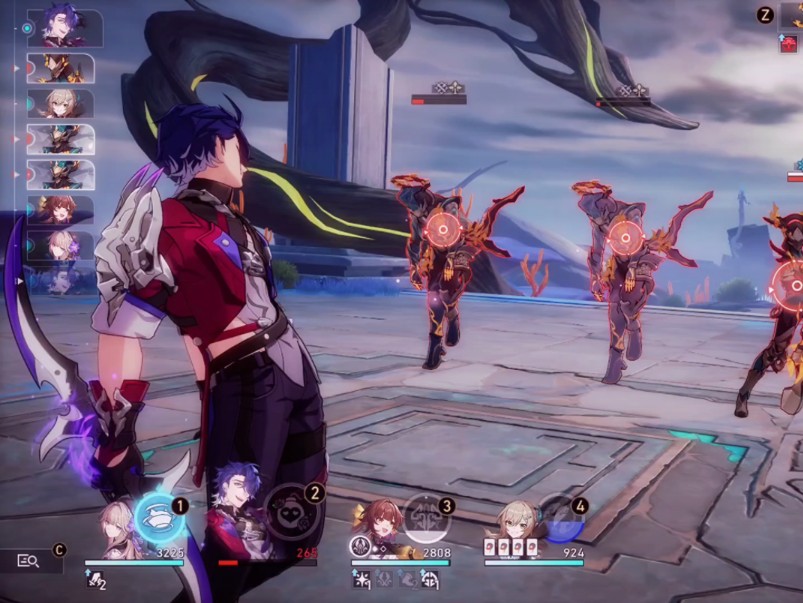The width and height of the screenshot is (803, 603).
Task: Open the magnifier detail view button
Action: point(29,561)
